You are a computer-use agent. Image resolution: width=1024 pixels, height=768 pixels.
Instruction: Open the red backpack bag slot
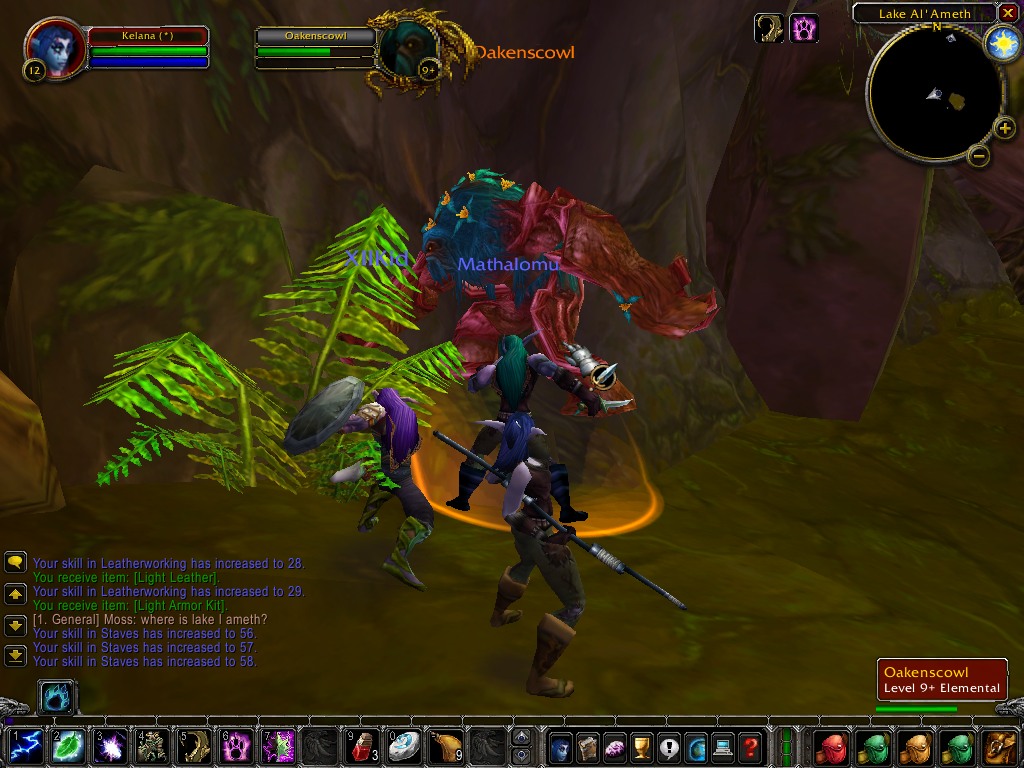831,746
